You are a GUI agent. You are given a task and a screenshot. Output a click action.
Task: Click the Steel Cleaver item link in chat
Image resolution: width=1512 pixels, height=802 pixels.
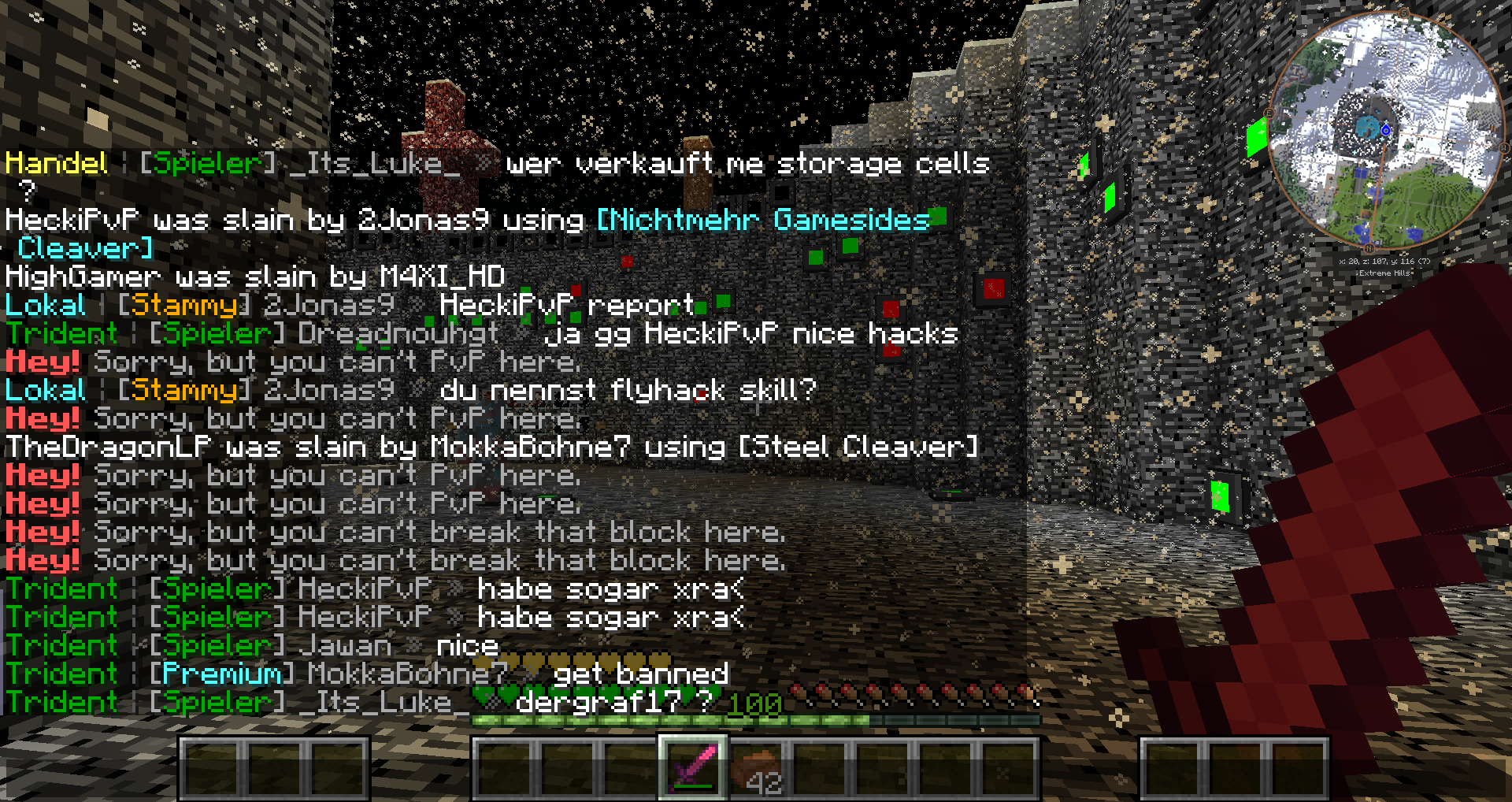pos(858,447)
